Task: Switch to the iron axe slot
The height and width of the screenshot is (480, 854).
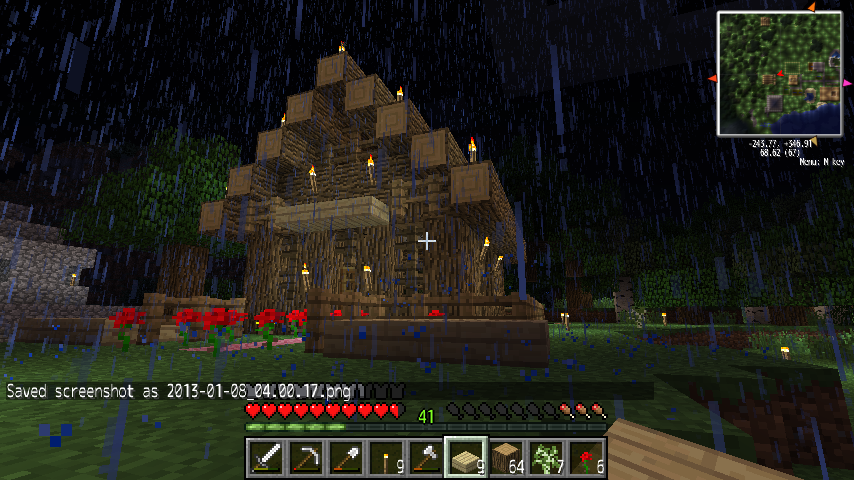Action: (x=425, y=458)
